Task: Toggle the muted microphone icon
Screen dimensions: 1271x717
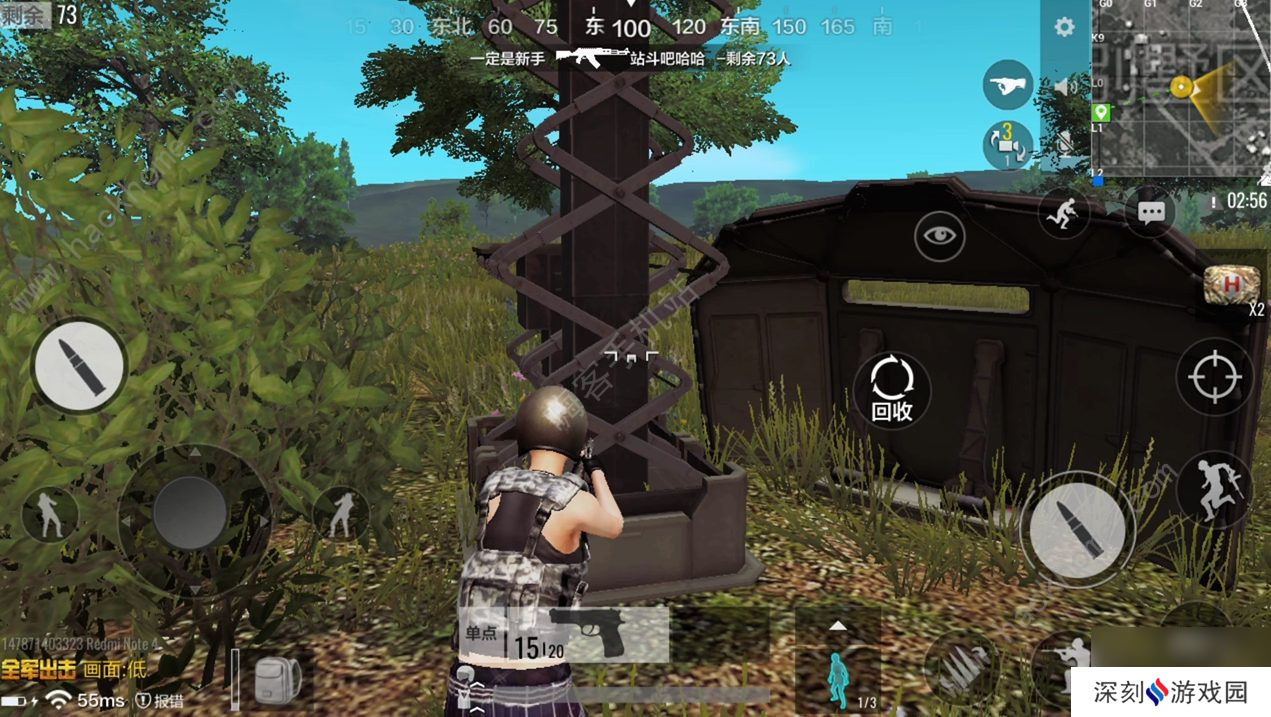Action: [1066, 144]
